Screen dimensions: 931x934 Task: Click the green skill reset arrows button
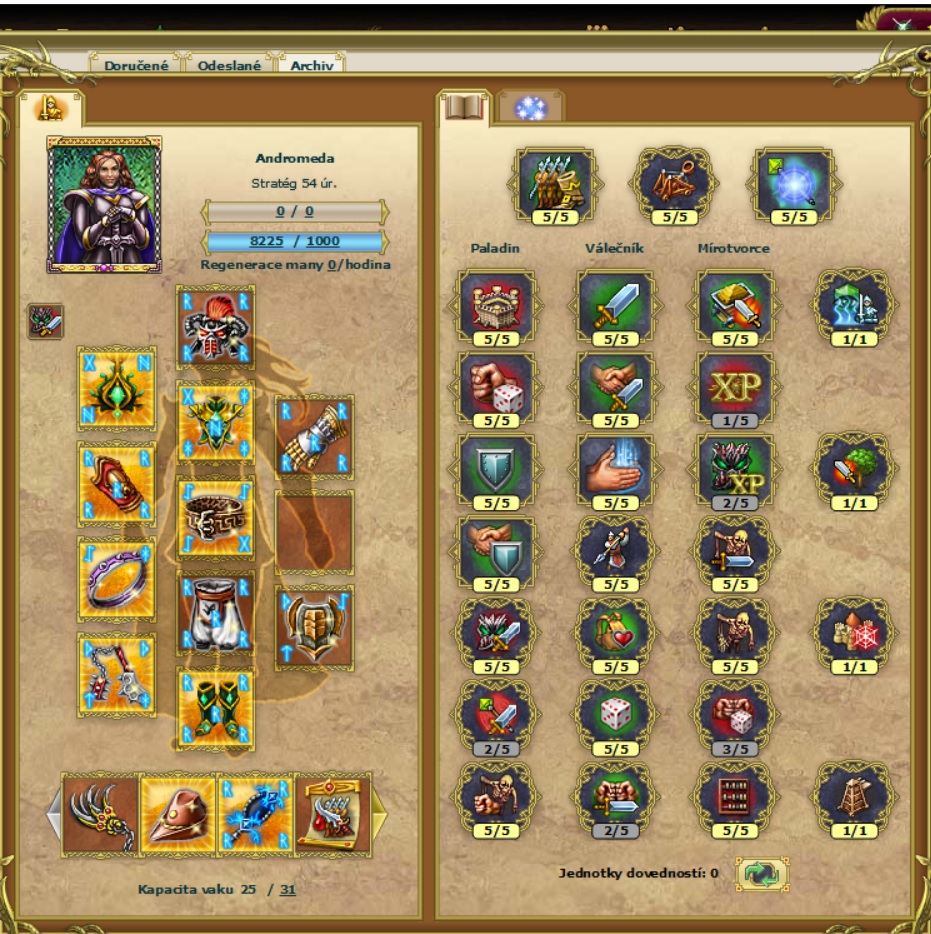[762, 874]
